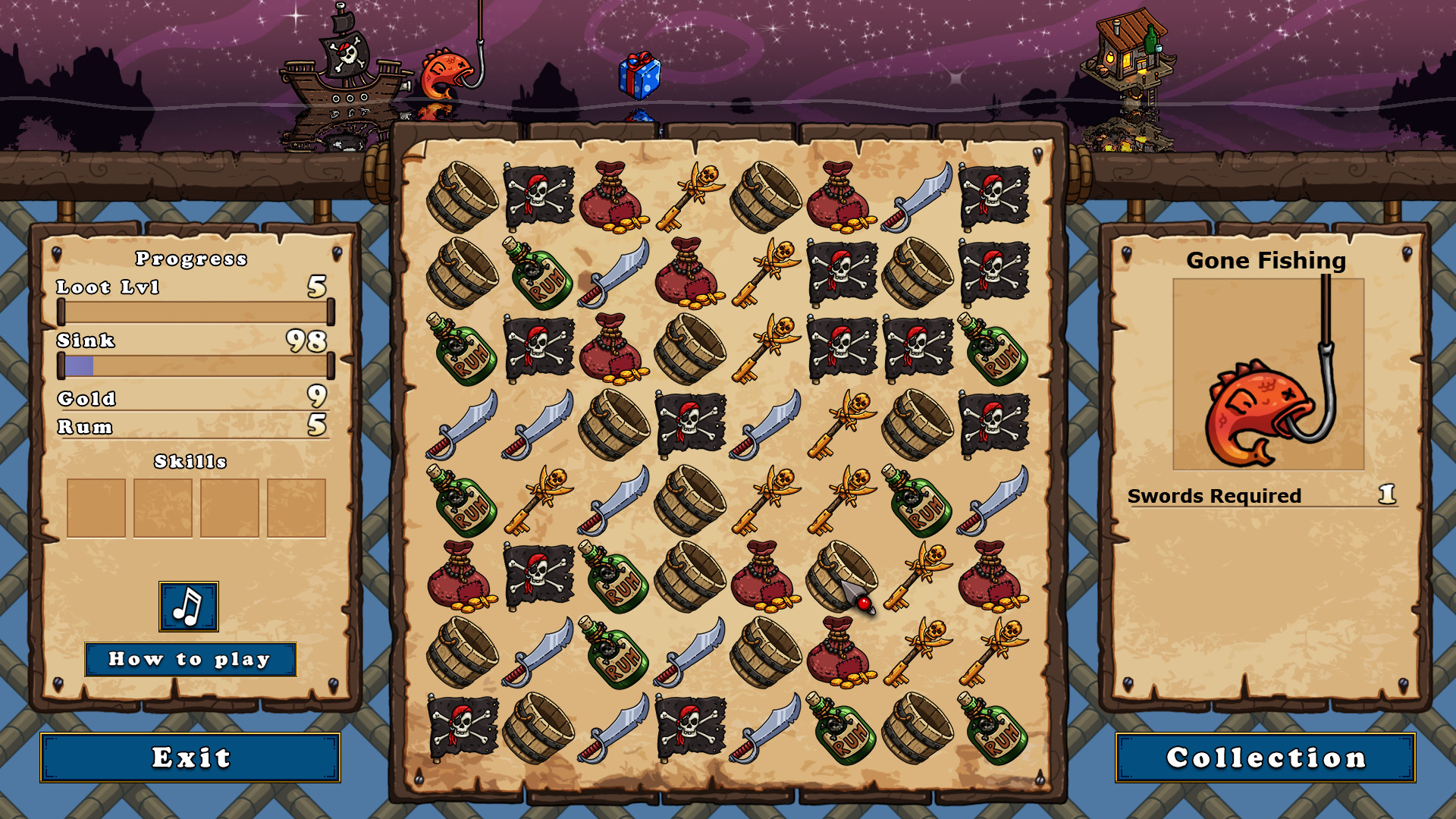
Task: Click the Swords Required label
Action: (x=1213, y=497)
